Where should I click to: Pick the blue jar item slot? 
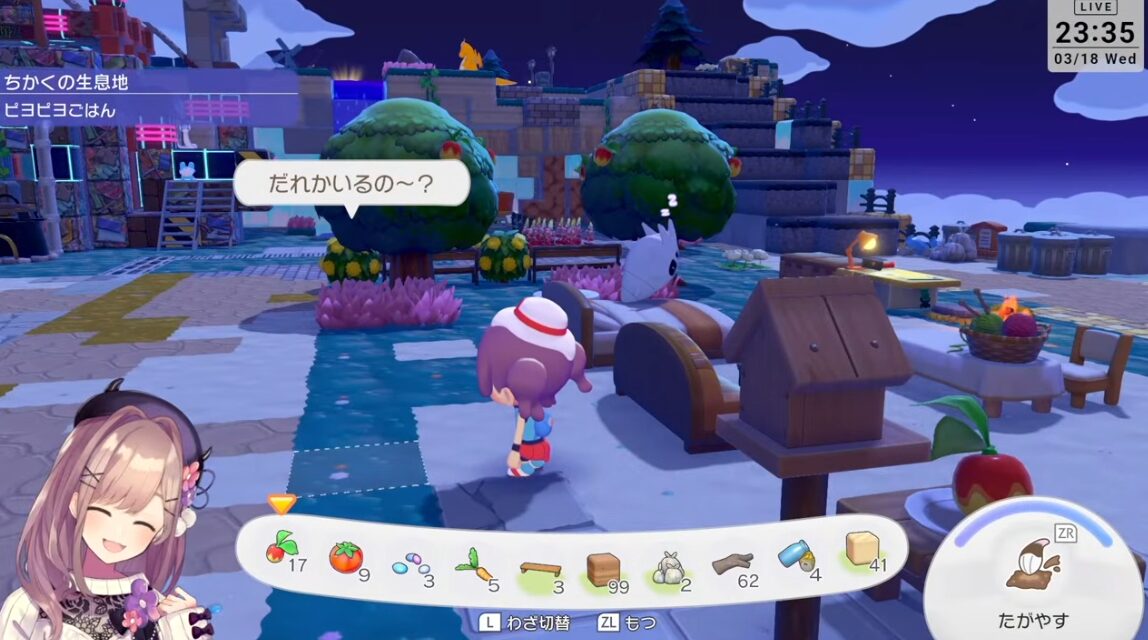click(796, 557)
